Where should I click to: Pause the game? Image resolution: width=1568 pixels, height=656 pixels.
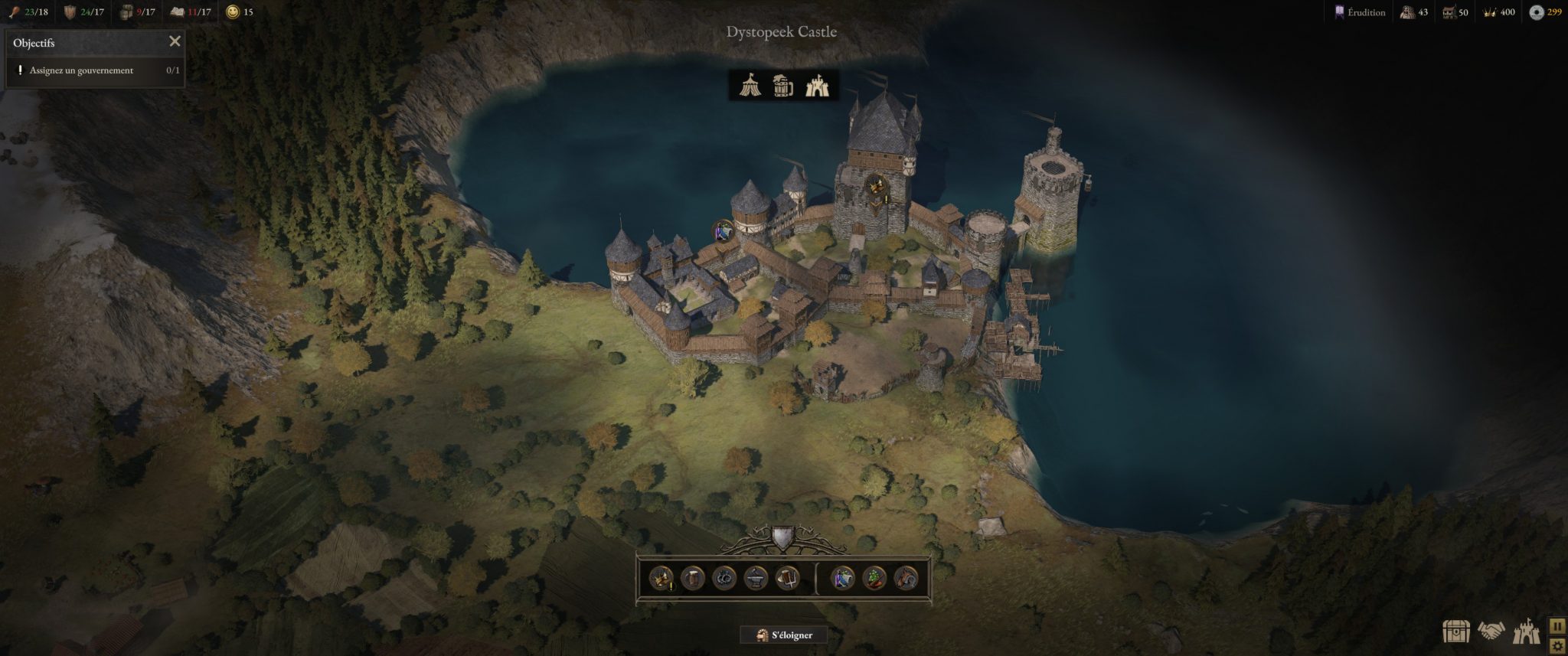tap(1557, 625)
